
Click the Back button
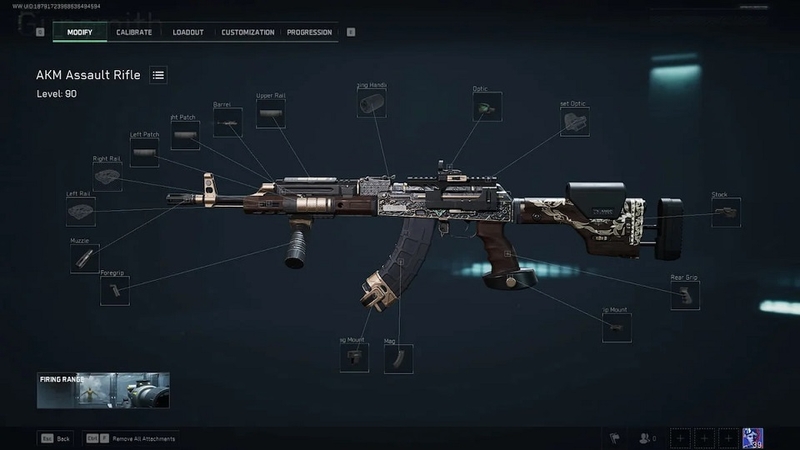pos(55,438)
